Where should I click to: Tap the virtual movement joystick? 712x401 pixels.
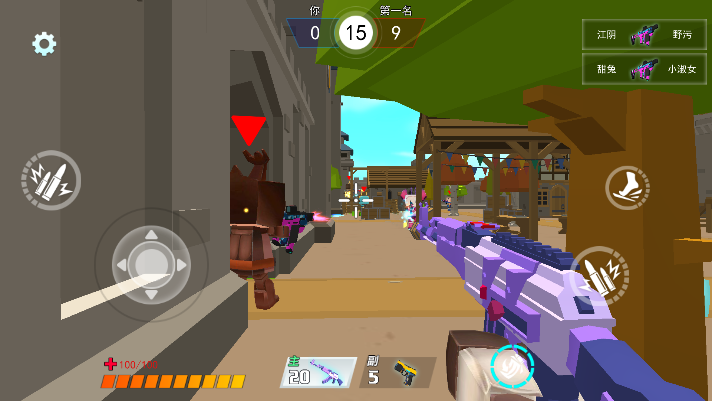[151, 264]
